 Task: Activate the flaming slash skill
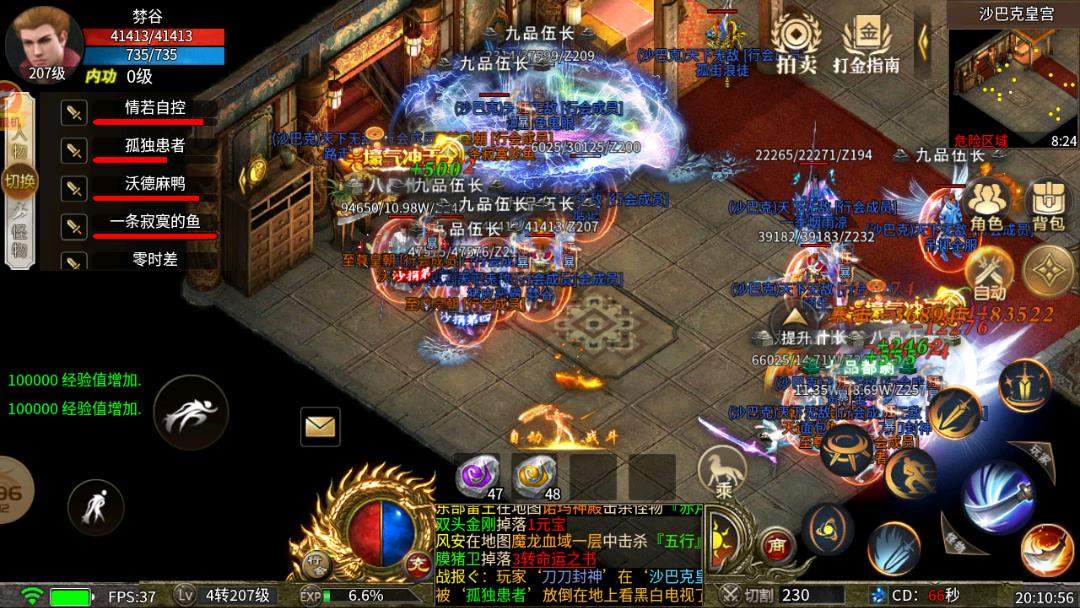(1047, 550)
